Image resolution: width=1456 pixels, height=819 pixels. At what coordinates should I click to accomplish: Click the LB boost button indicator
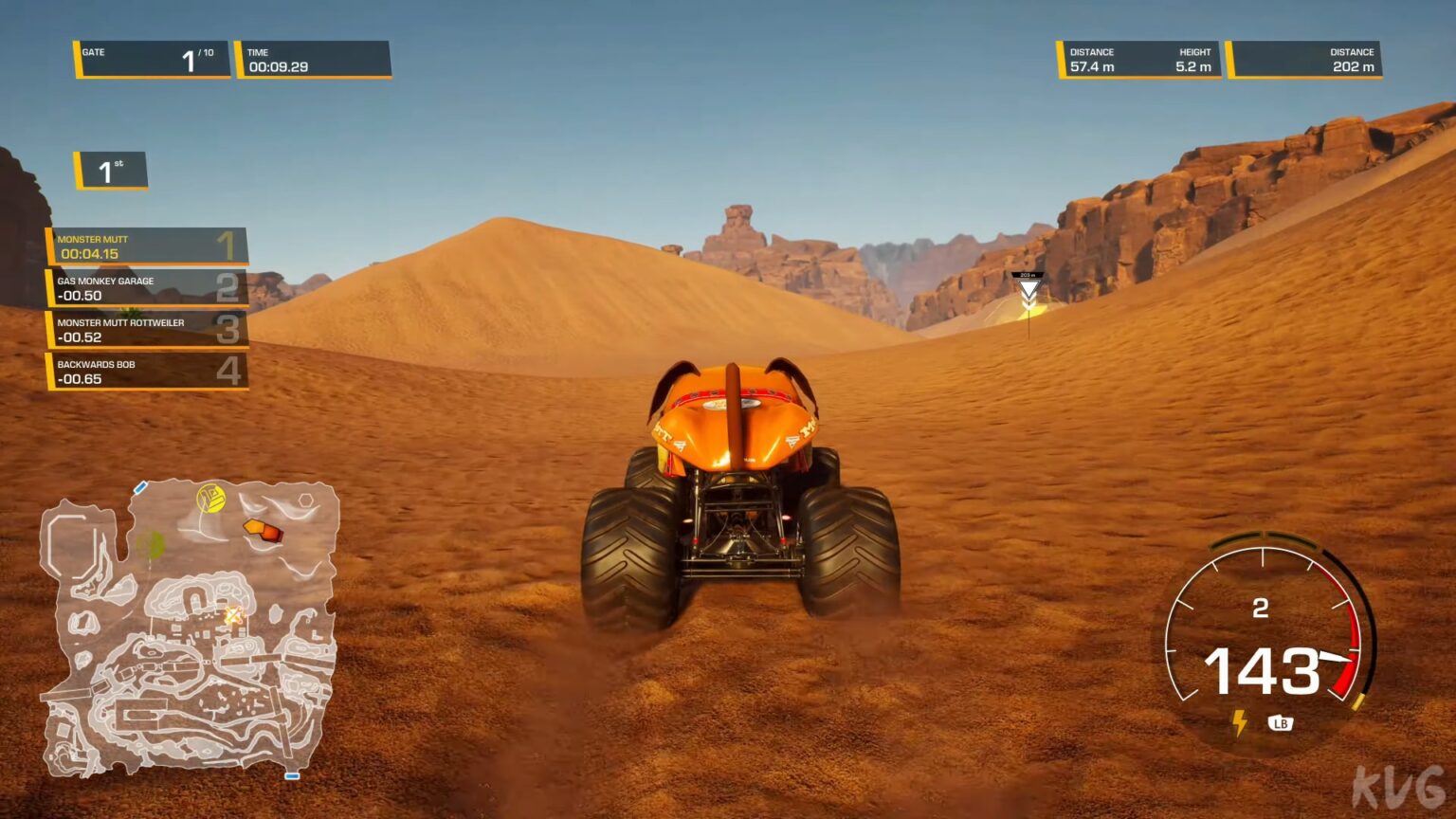(x=1282, y=723)
